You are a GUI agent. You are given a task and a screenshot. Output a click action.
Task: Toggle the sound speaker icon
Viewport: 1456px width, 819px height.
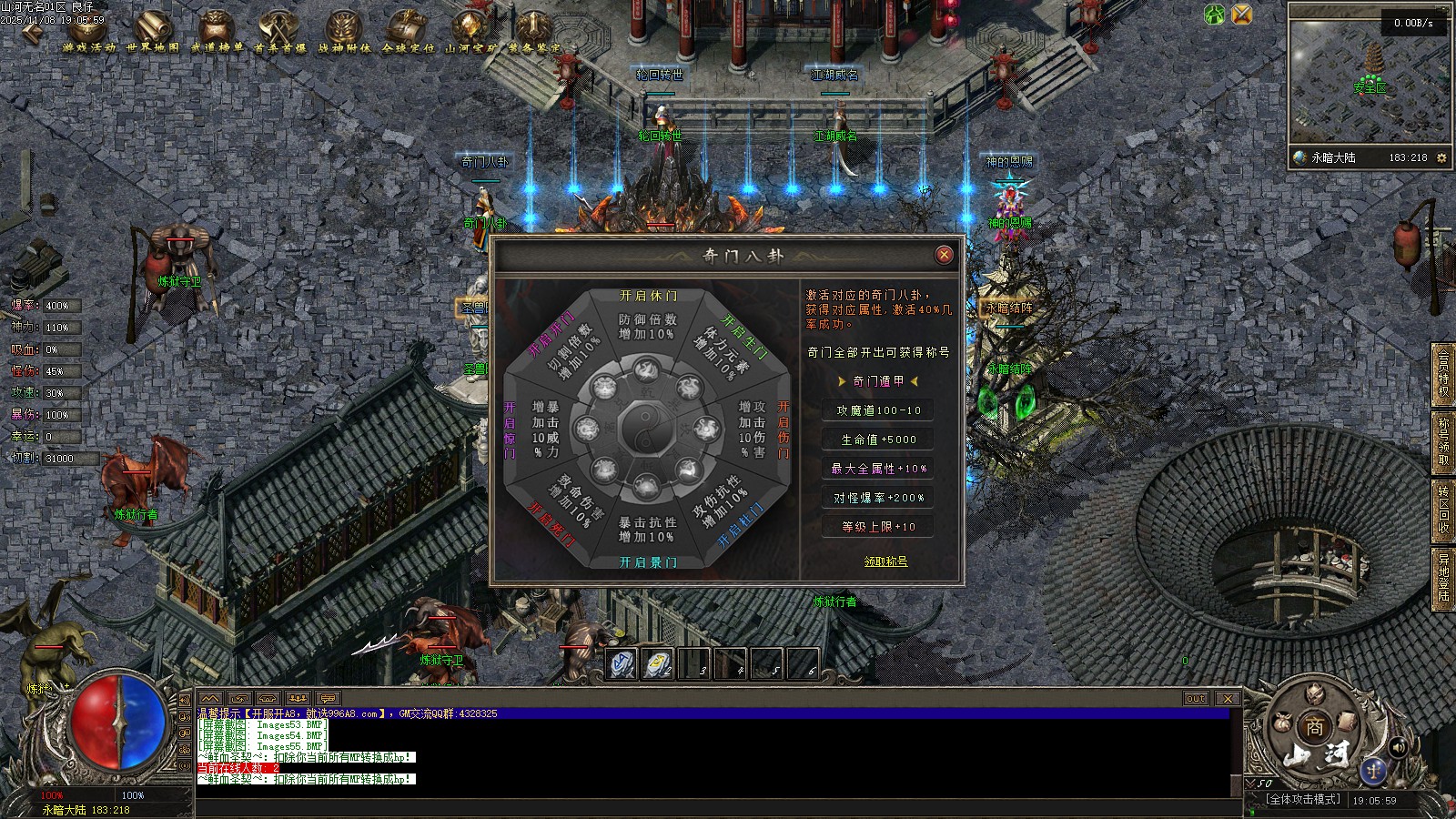click(x=1398, y=747)
